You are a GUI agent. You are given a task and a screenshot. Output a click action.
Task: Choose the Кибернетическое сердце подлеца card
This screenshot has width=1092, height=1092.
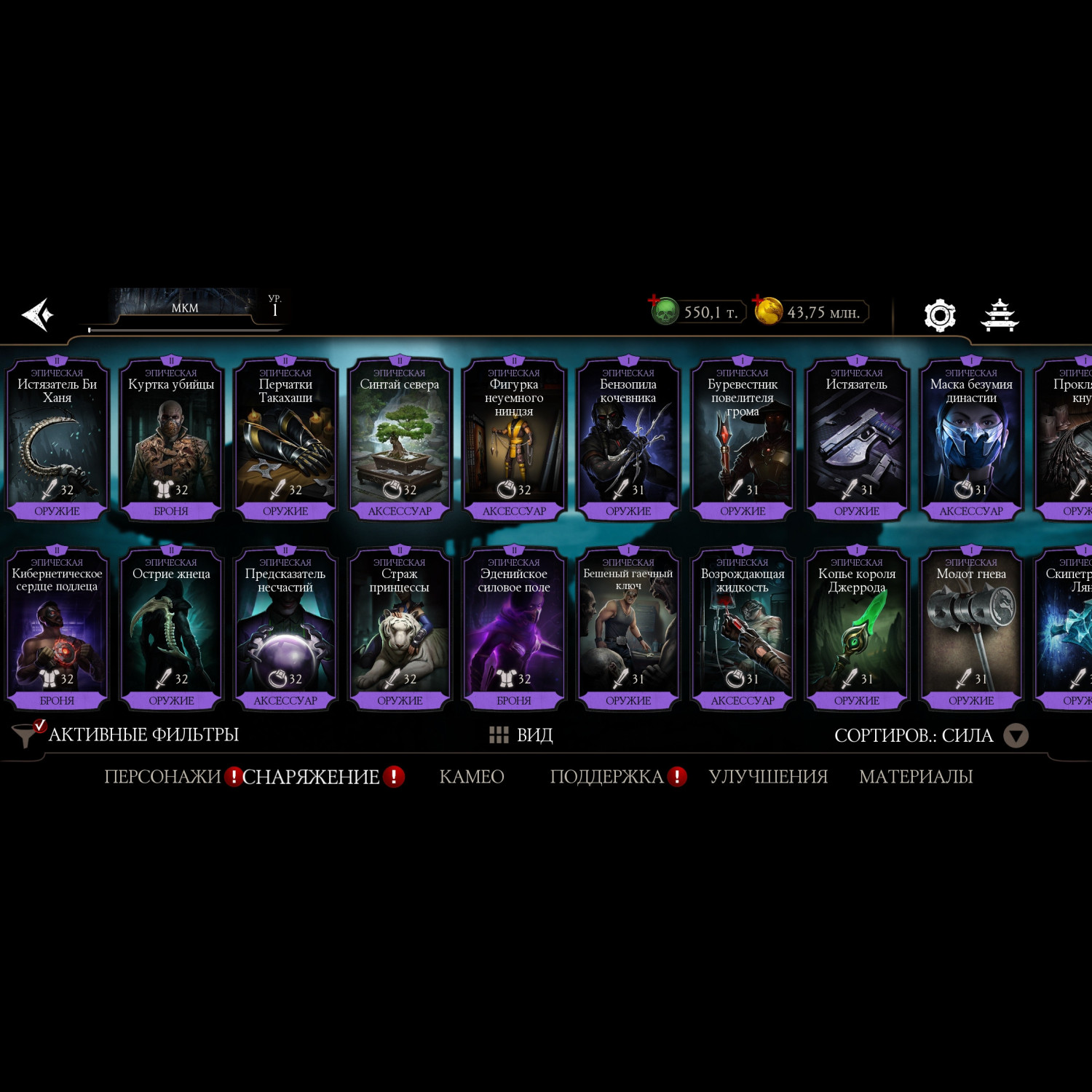coord(57,628)
